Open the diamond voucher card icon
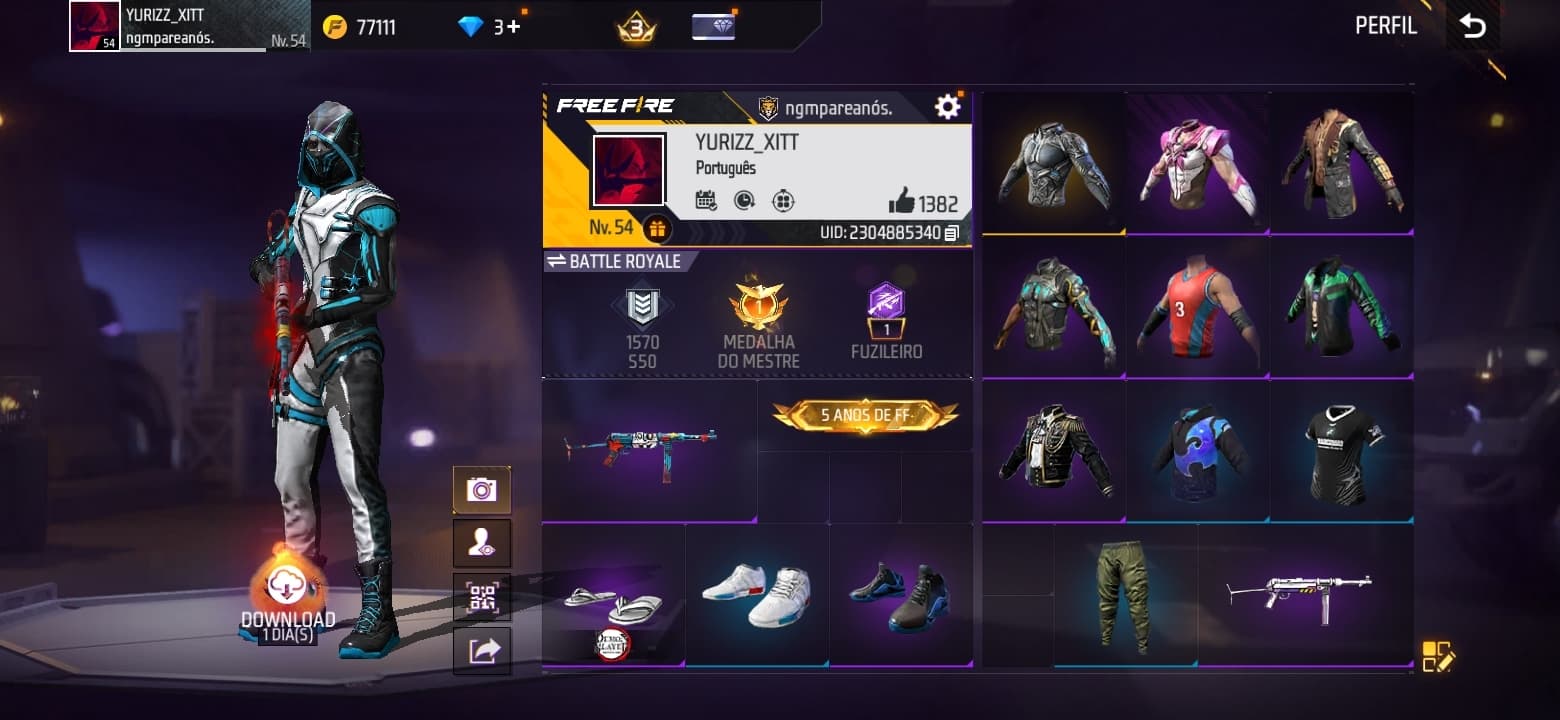The image size is (1560, 720). (x=713, y=27)
